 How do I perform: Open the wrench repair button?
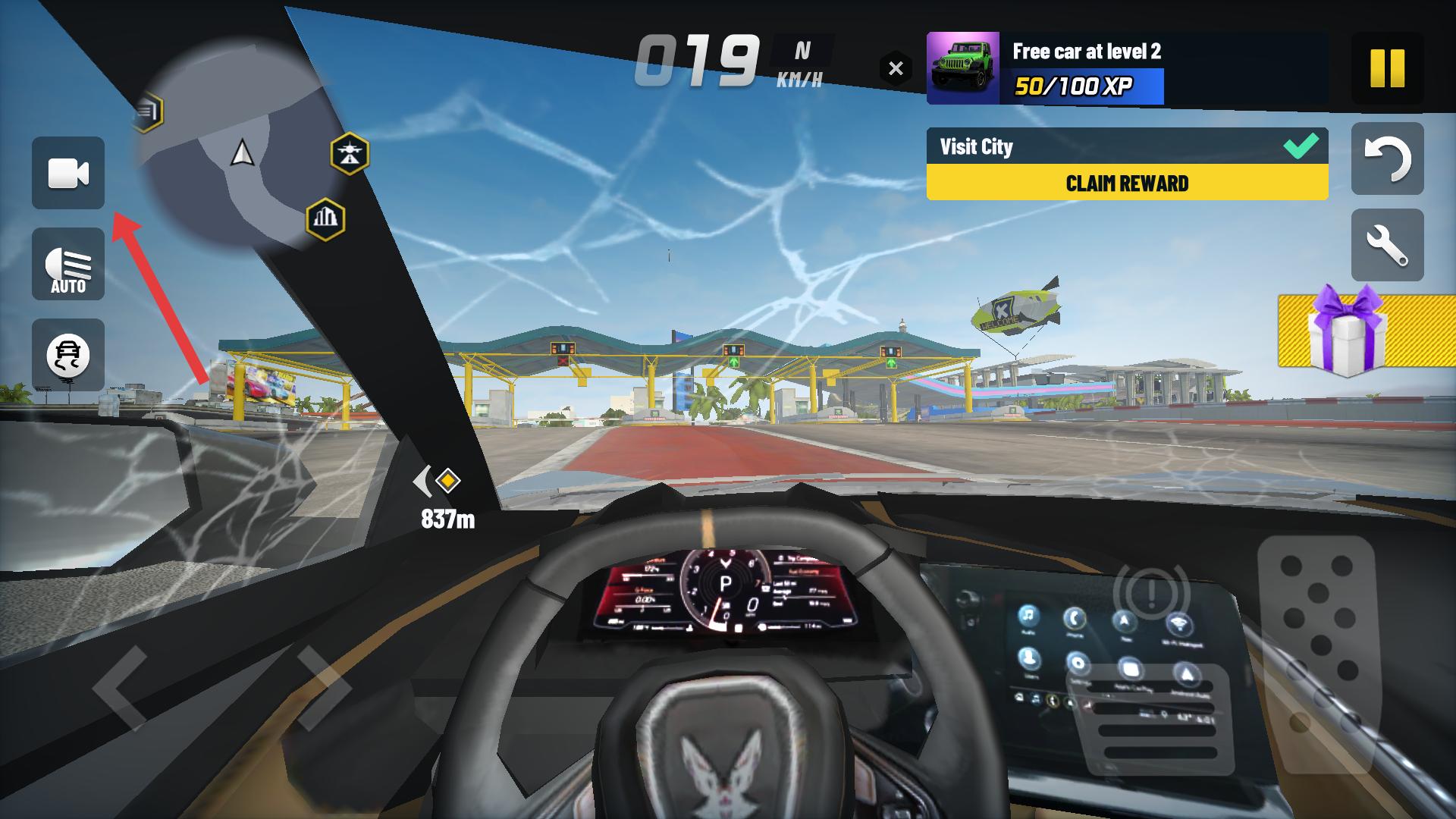pyautogui.click(x=1387, y=246)
